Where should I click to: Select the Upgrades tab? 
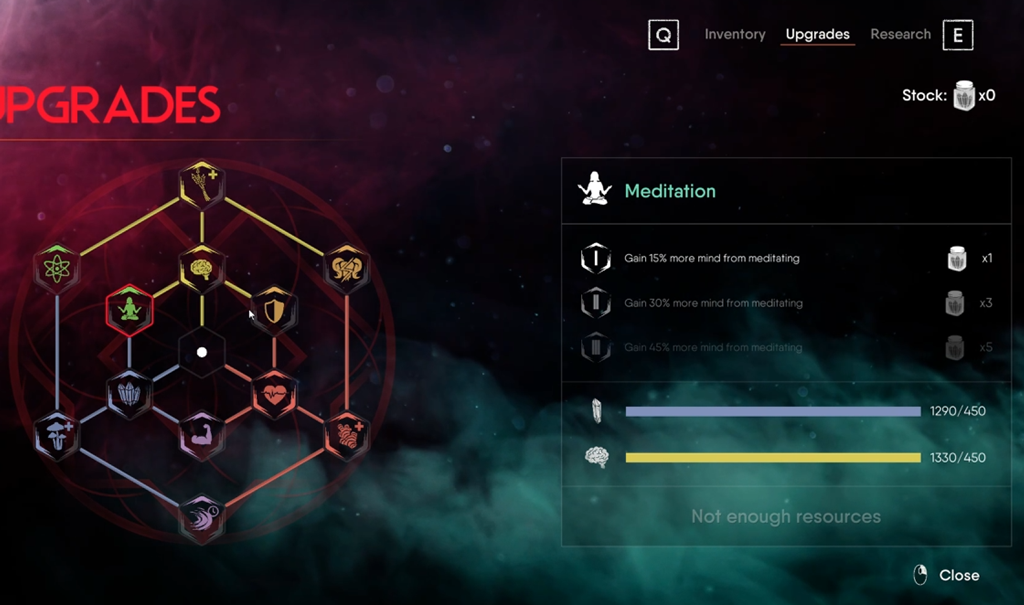click(817, 34)
